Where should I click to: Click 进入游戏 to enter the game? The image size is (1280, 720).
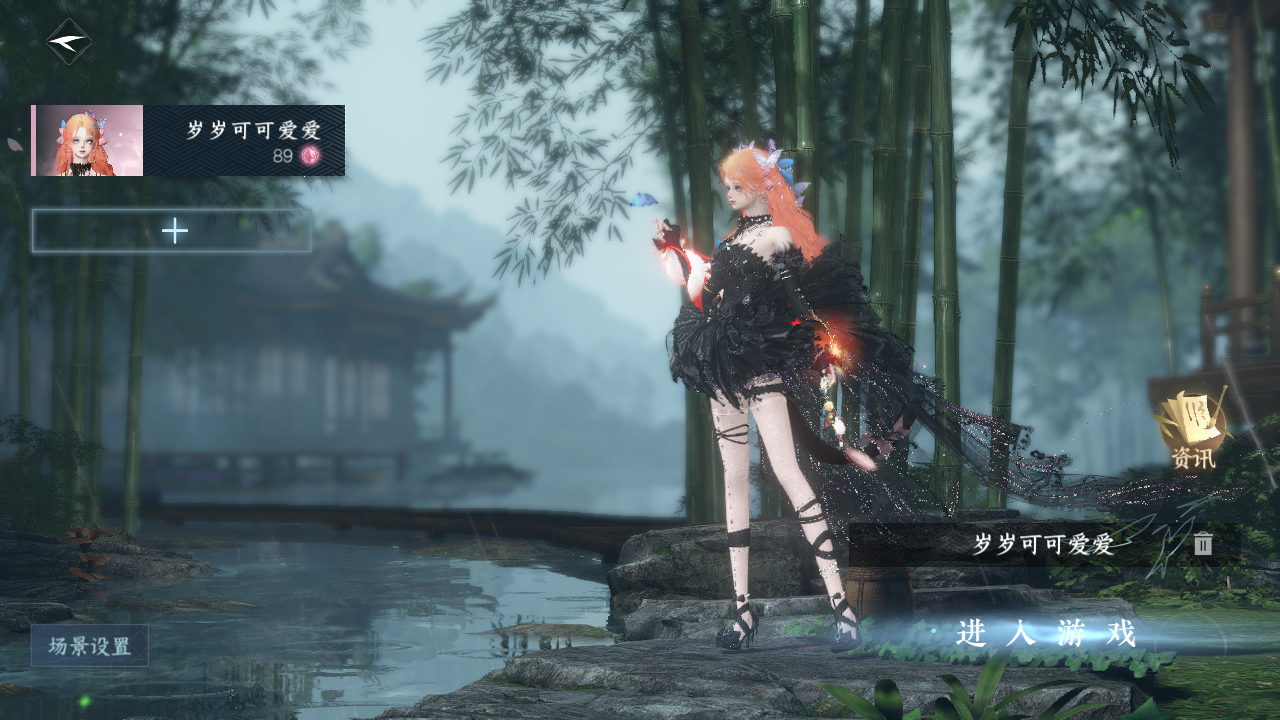tap(1046, 633)
